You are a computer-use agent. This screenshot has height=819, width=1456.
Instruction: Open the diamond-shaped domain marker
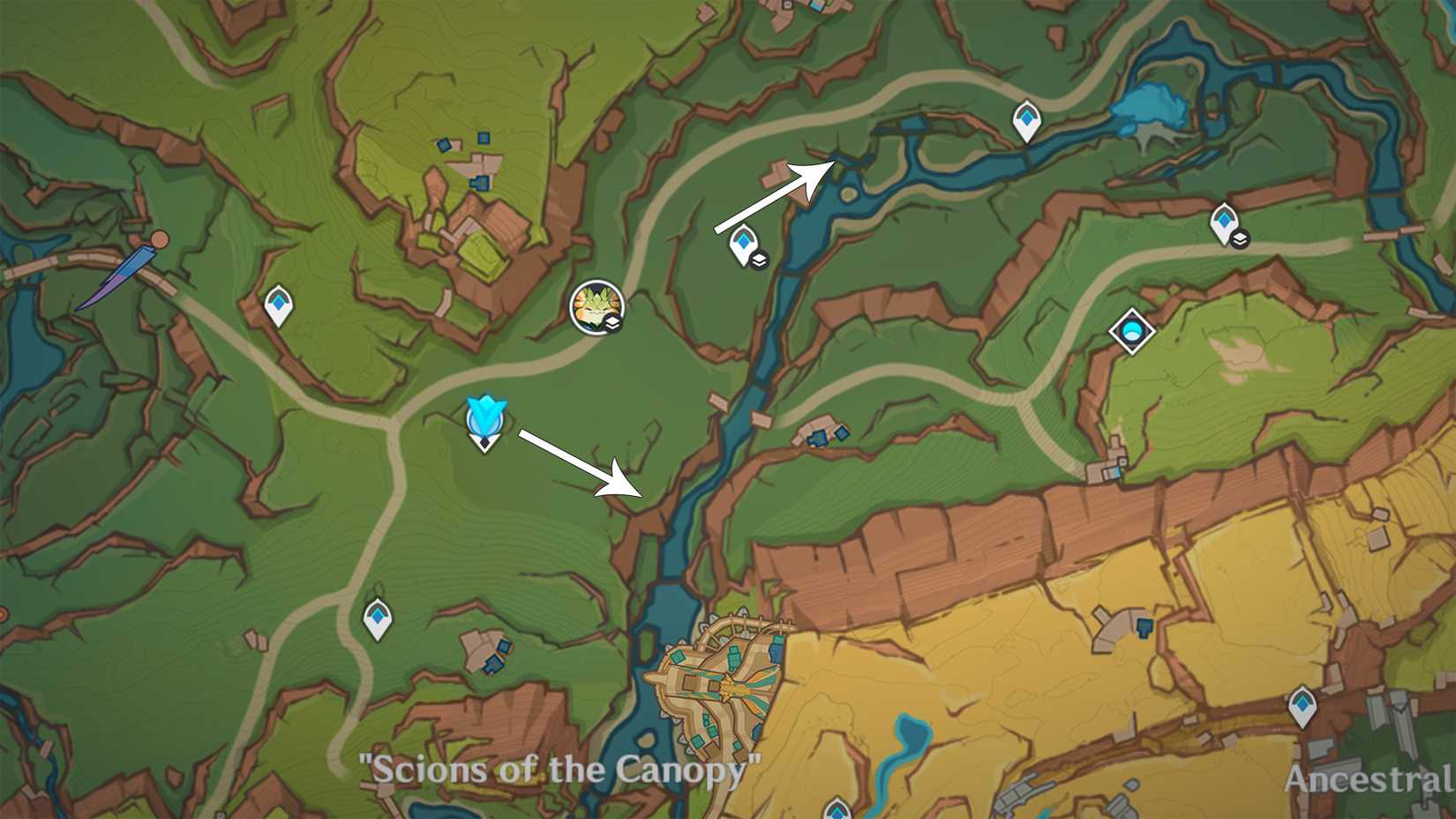point(1134,329)
